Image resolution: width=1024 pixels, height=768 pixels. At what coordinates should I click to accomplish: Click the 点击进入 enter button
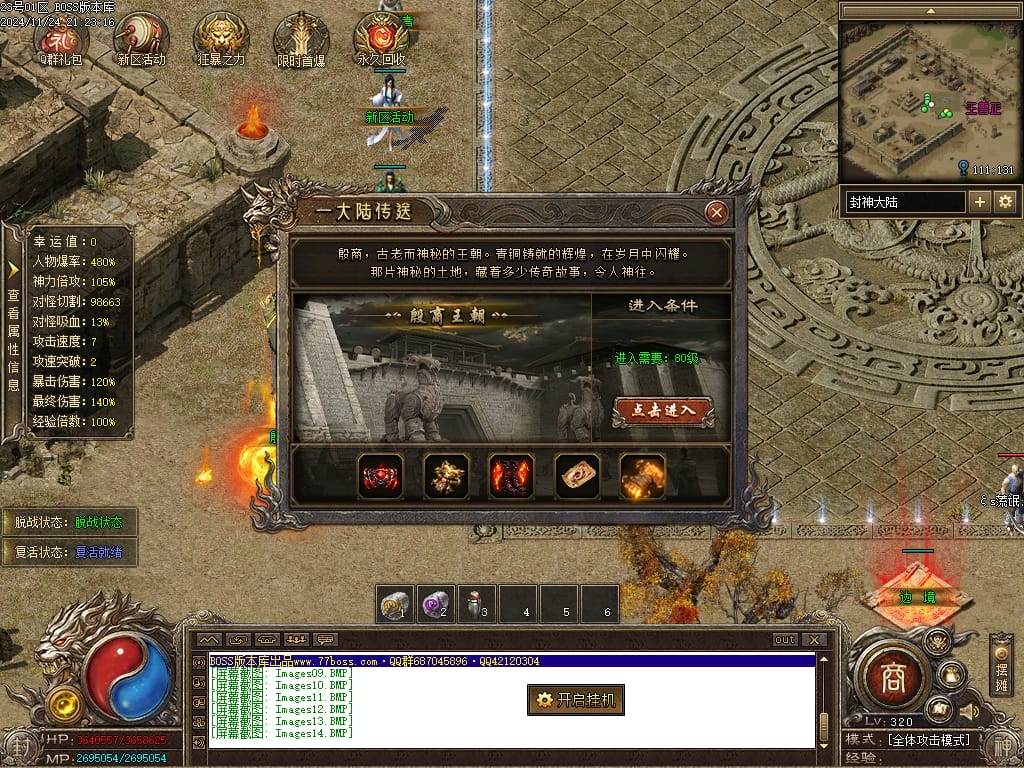coord(662,411)
